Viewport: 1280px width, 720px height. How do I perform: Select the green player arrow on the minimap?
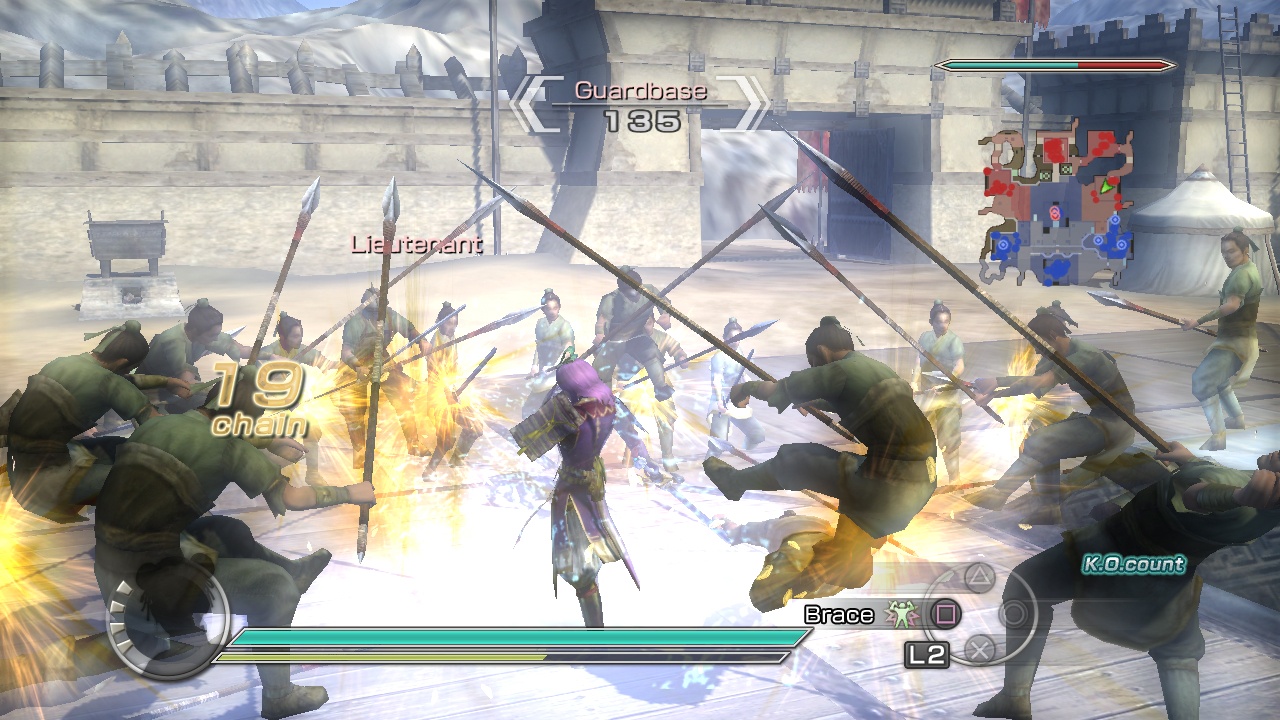click(x=1106, y=188)
